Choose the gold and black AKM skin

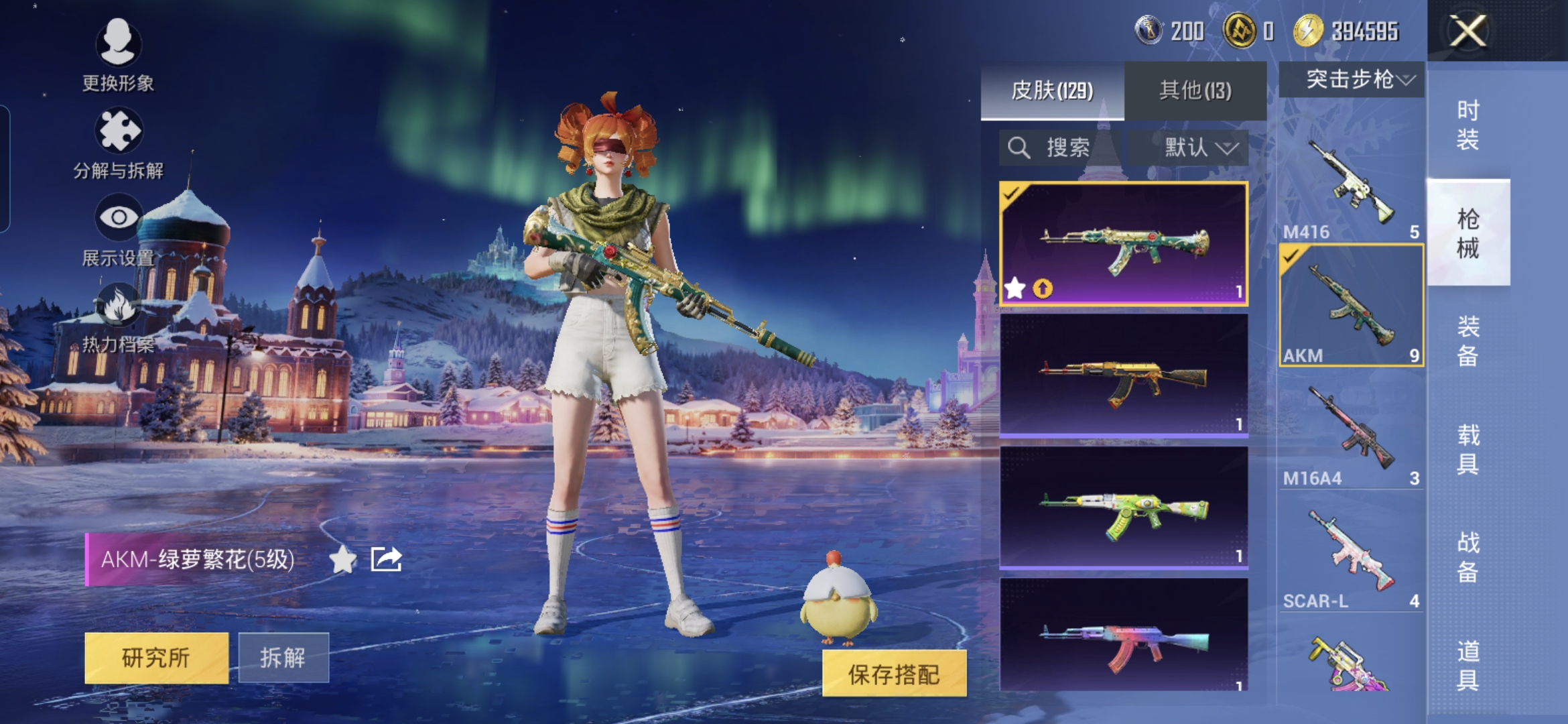[x=1124, y=377]
